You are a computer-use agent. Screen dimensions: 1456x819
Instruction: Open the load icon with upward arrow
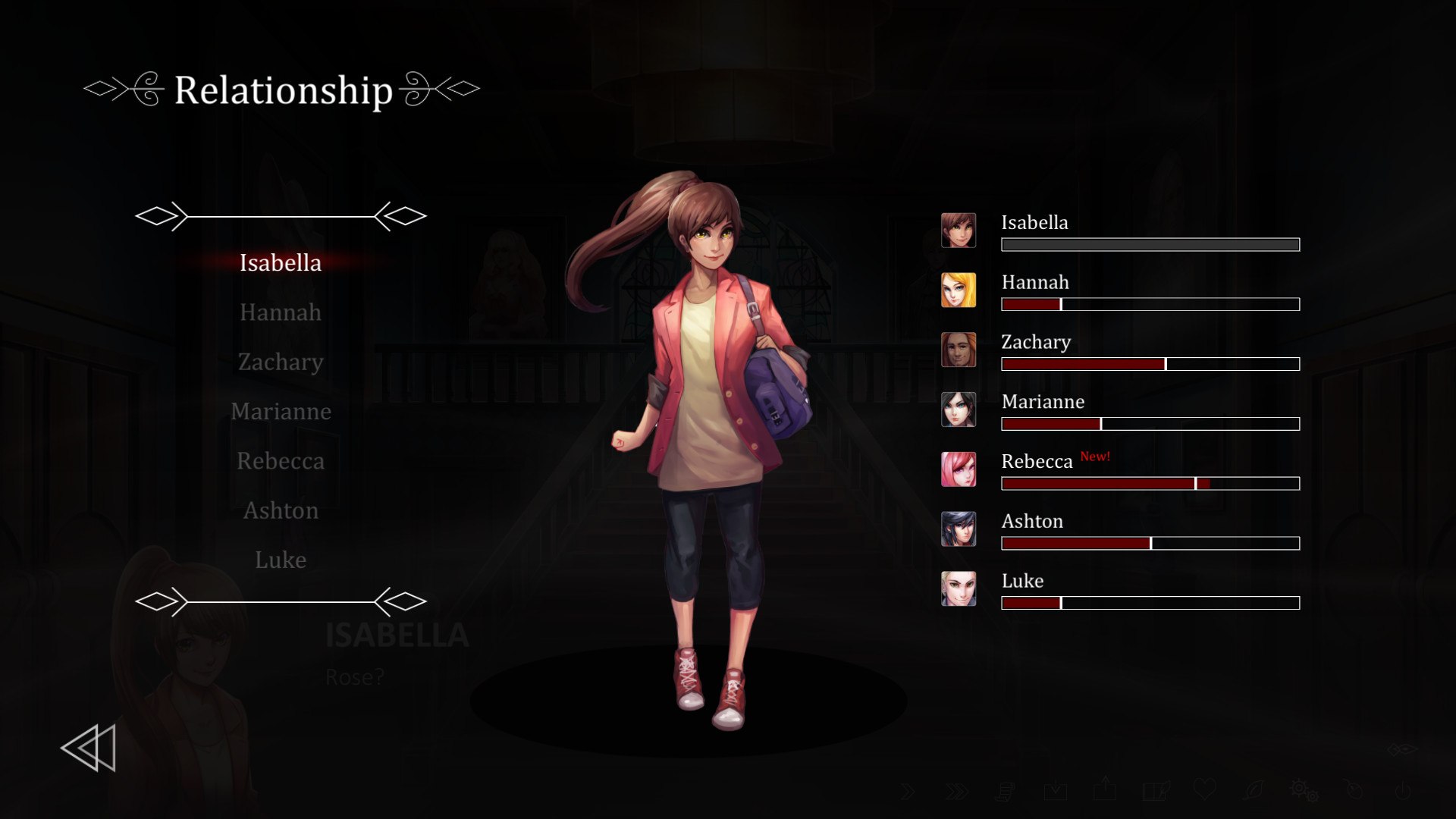[x=1105, y=791]
